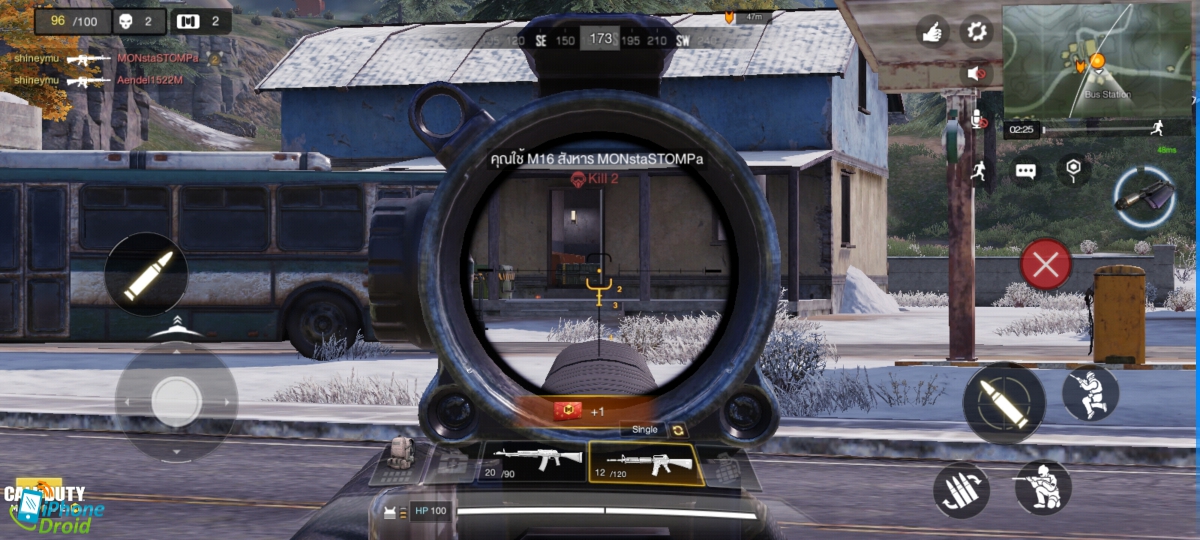Image resolution: width=1200 pixels, height=540 pixels.
Task: Select the grenade slot
Action: 725,467
